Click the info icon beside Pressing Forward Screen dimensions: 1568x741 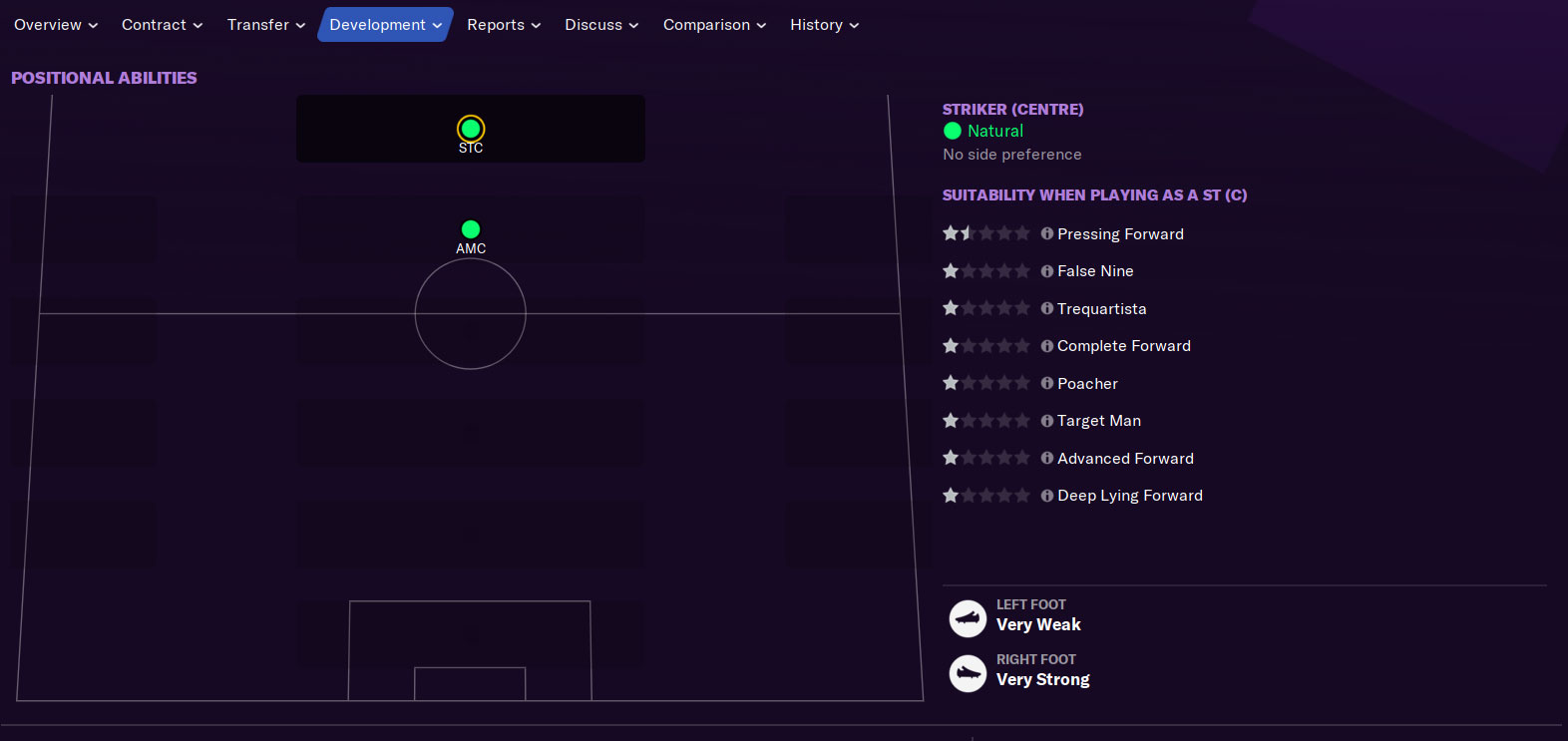[x=1046, y=233]
